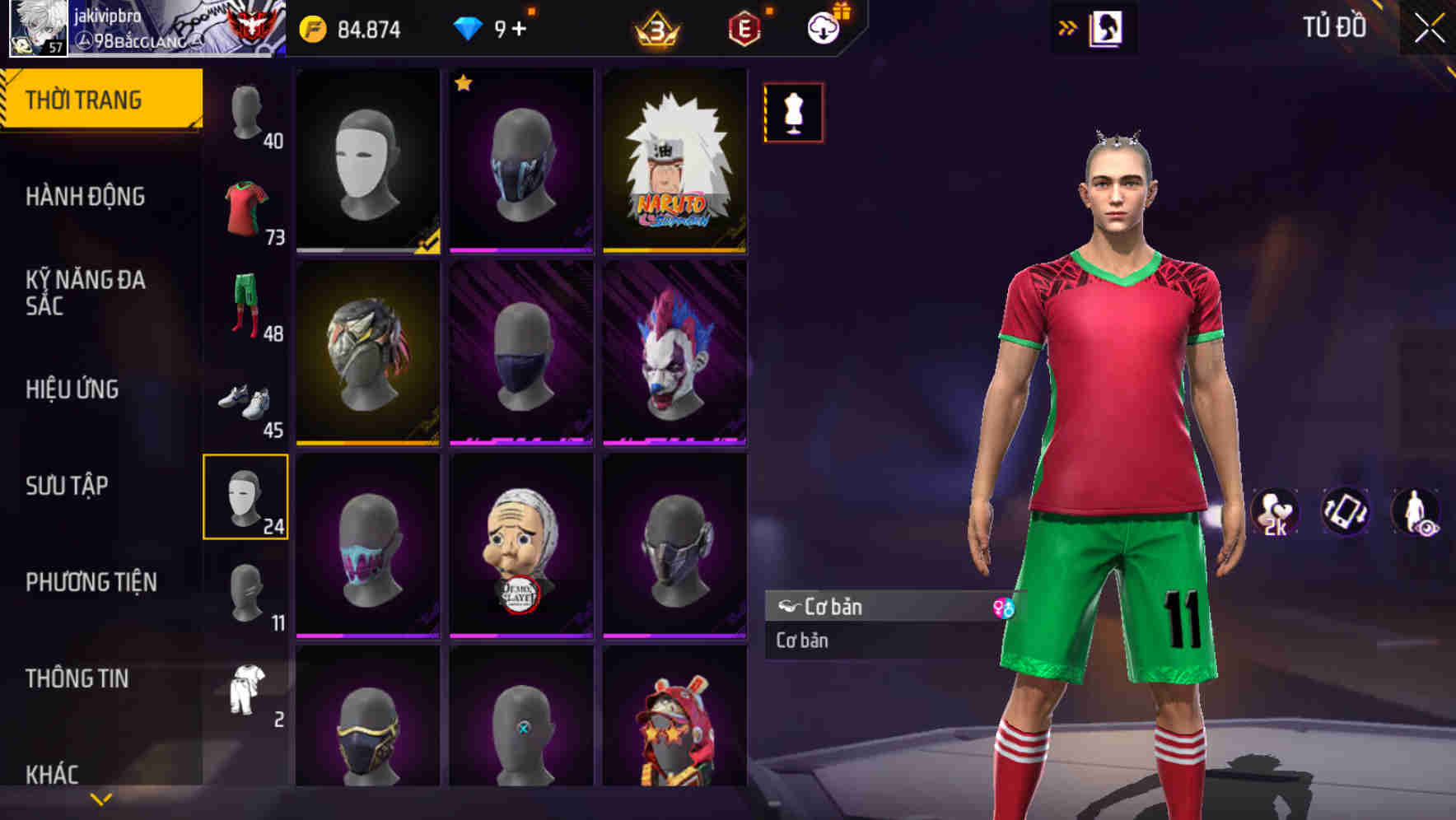Viewport: 1456px width, 820px height.
Task: Open the shirt category with 73 items
Action: 246,207
